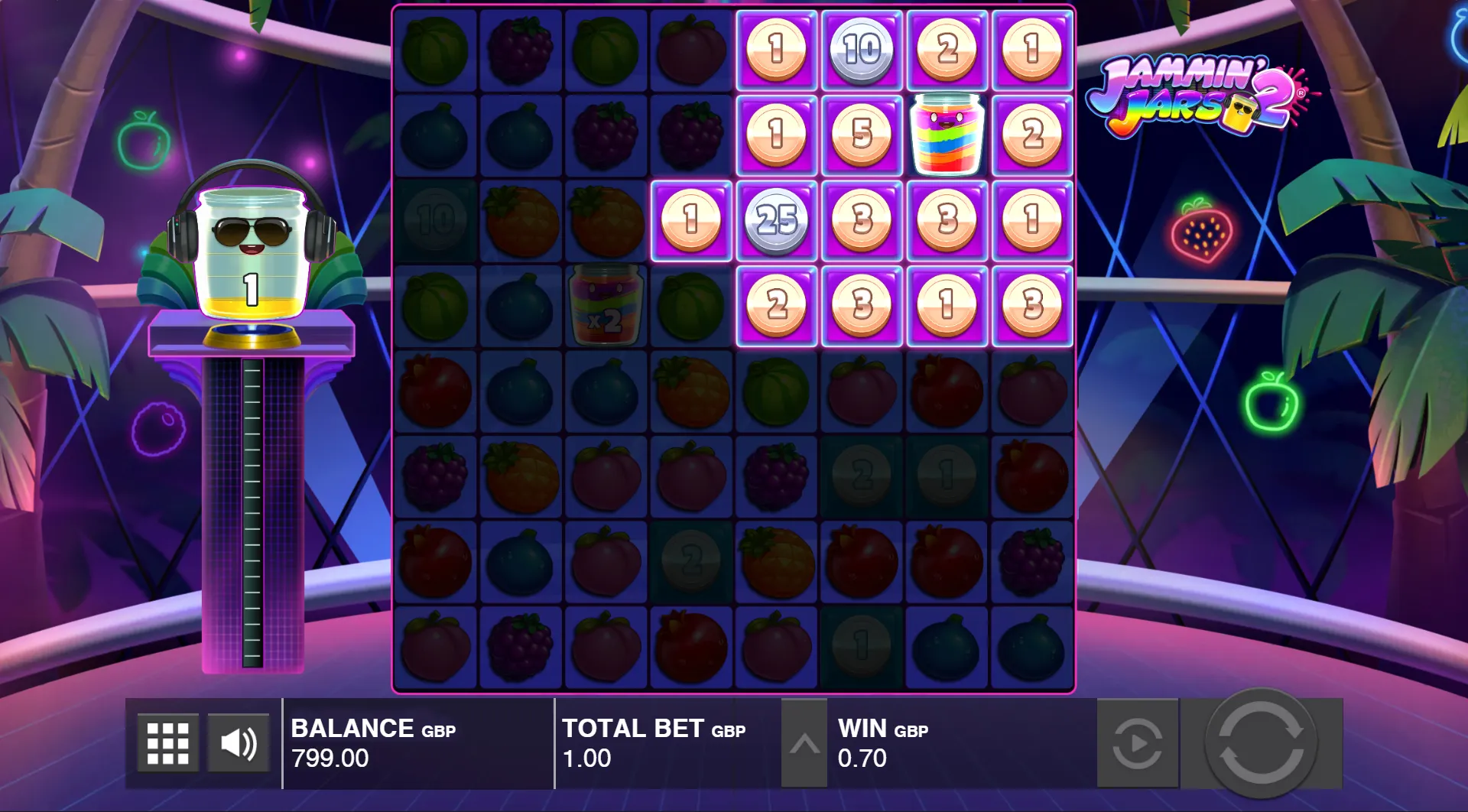Expand the total bet selector arrow
Image resolution: width=1468 pixels, height=812 pixels.
click(804, 743)
